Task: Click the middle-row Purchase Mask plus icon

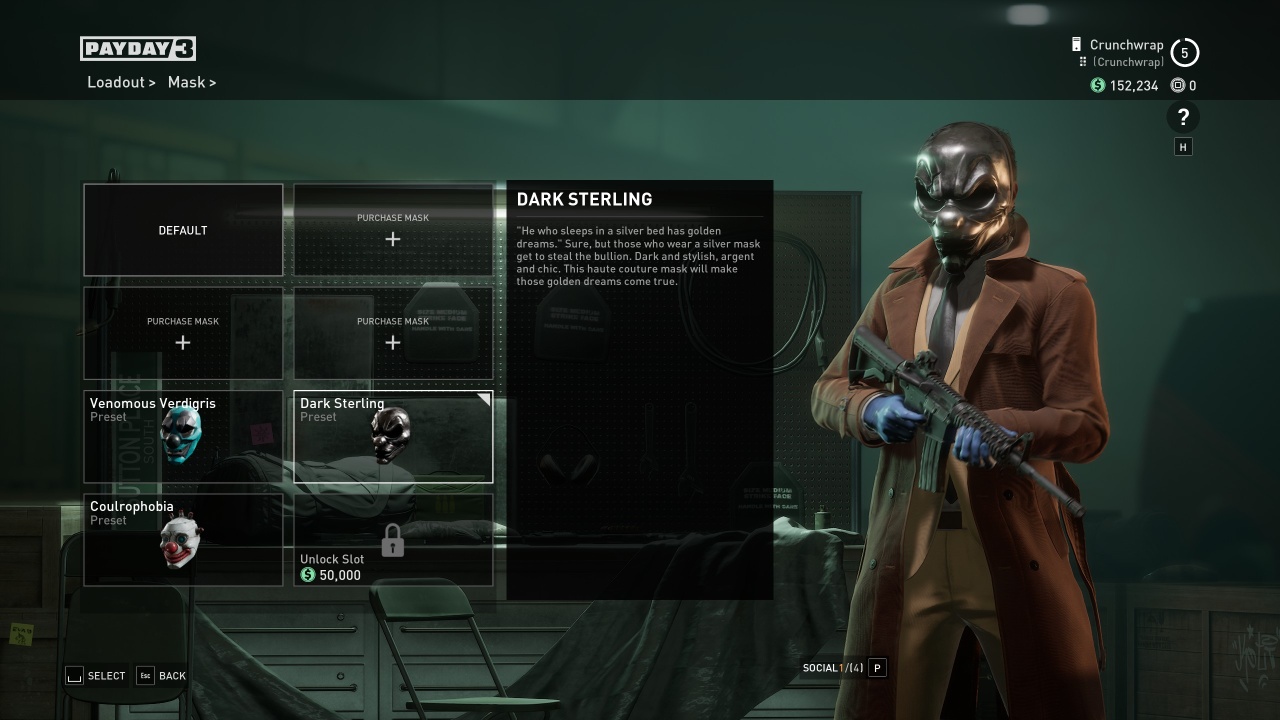Action: coord(392,342)
